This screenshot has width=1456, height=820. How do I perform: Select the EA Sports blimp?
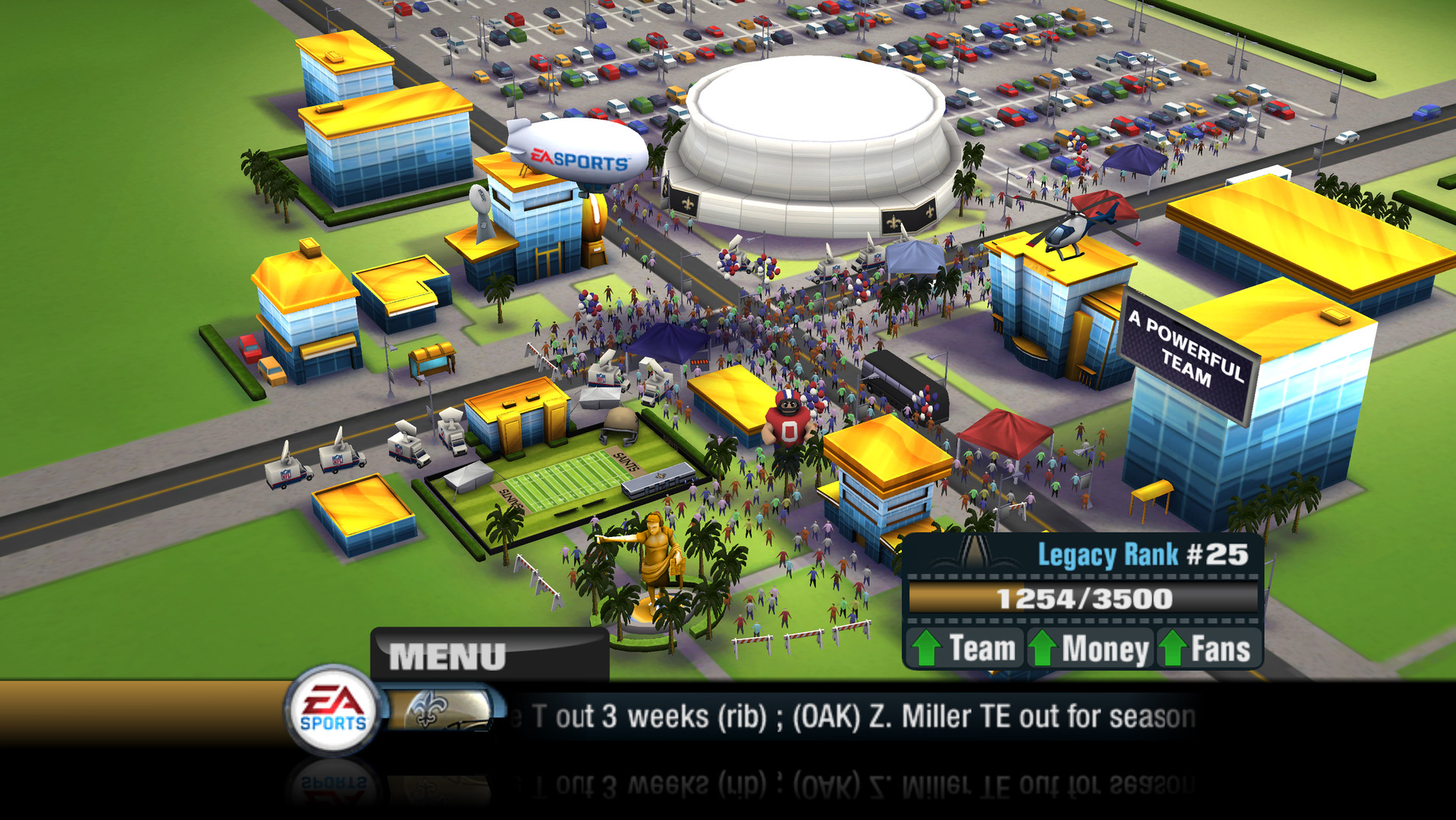(576, 149)
